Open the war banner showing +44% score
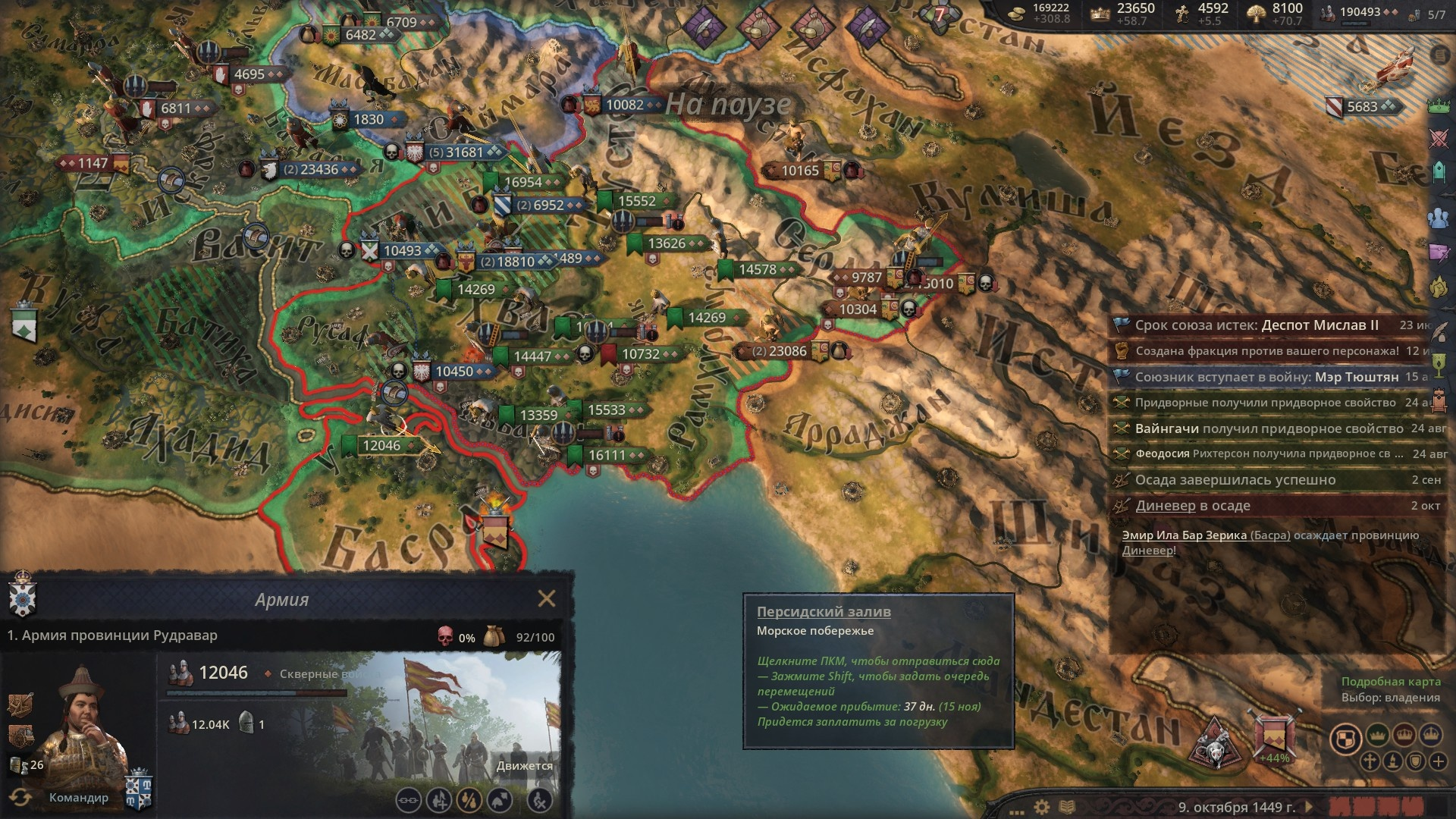This screenshot has height=819, width=1456. [x=1274, y=736]
